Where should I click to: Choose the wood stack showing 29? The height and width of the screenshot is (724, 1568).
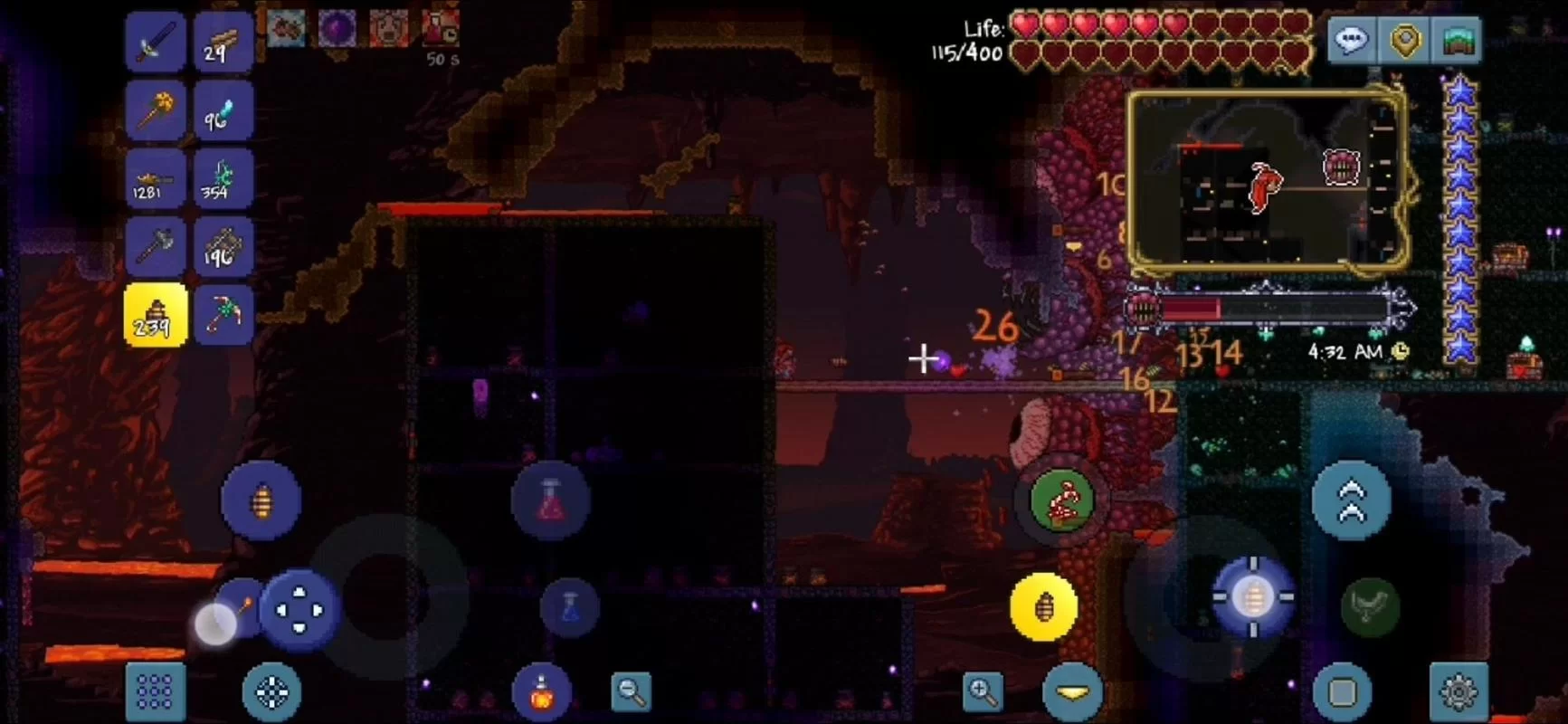pos(223,42)
